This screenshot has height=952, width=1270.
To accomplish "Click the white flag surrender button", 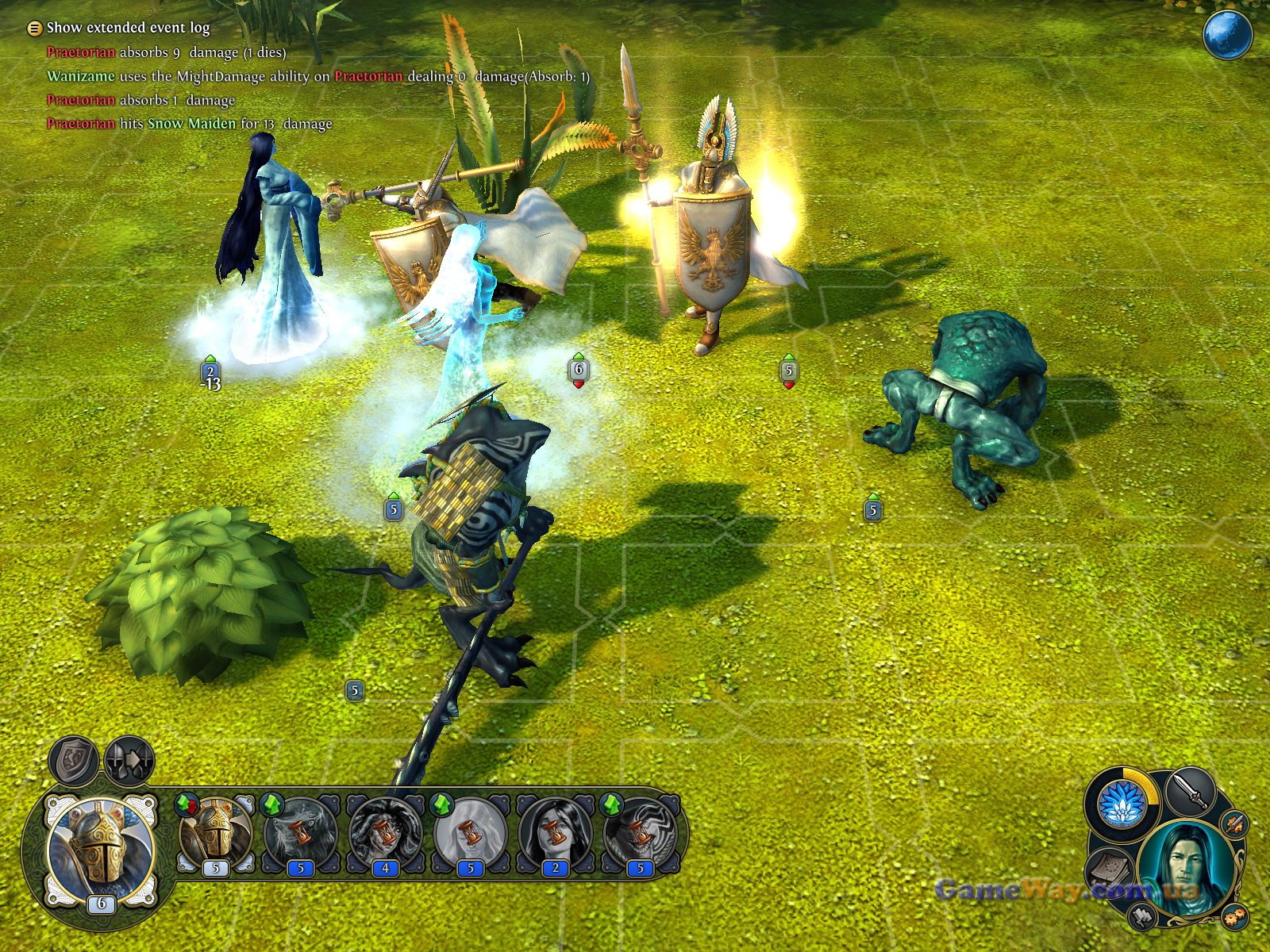I will pos(1142,916).
